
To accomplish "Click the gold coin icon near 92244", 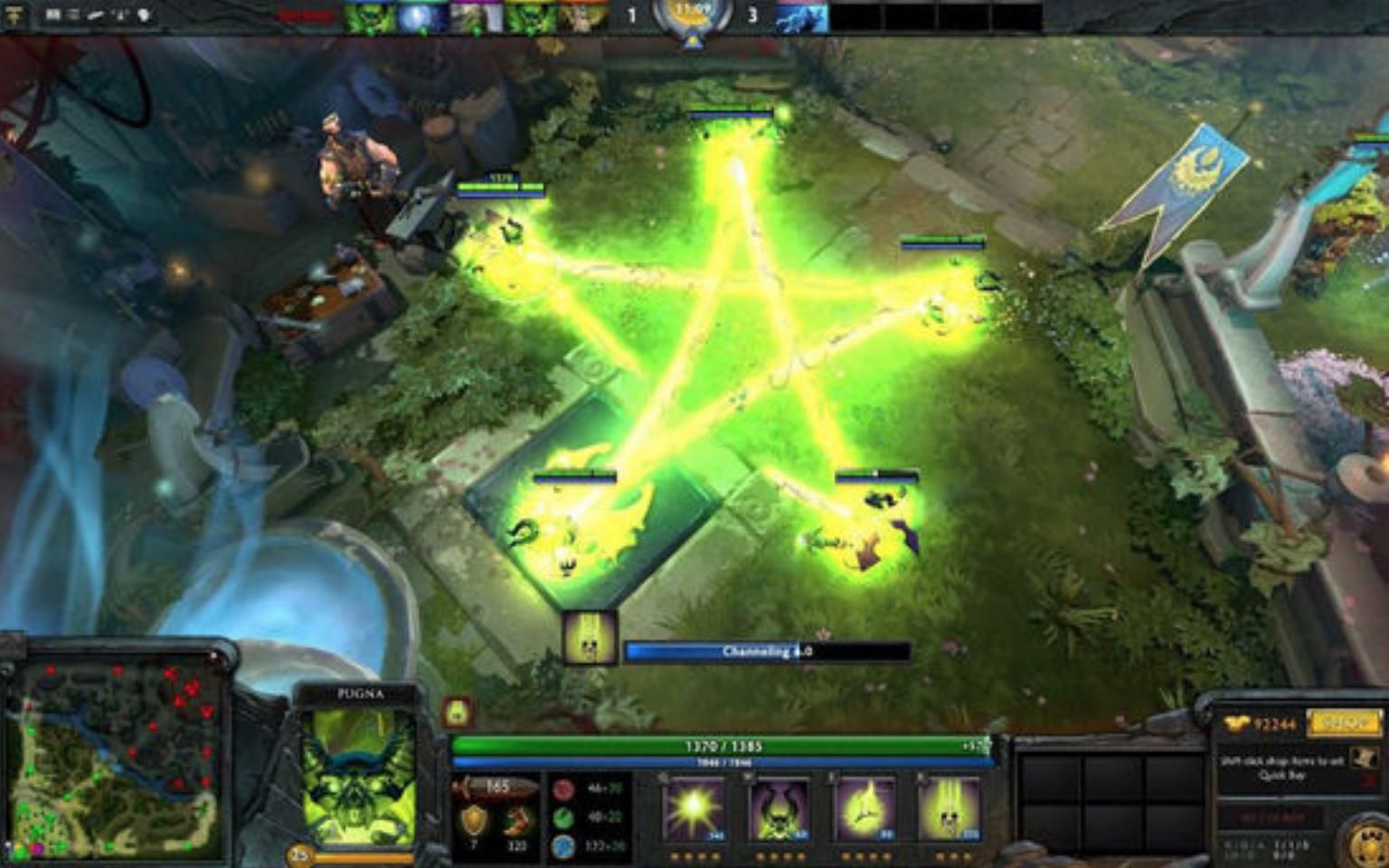I will [x=1233, y=723].
